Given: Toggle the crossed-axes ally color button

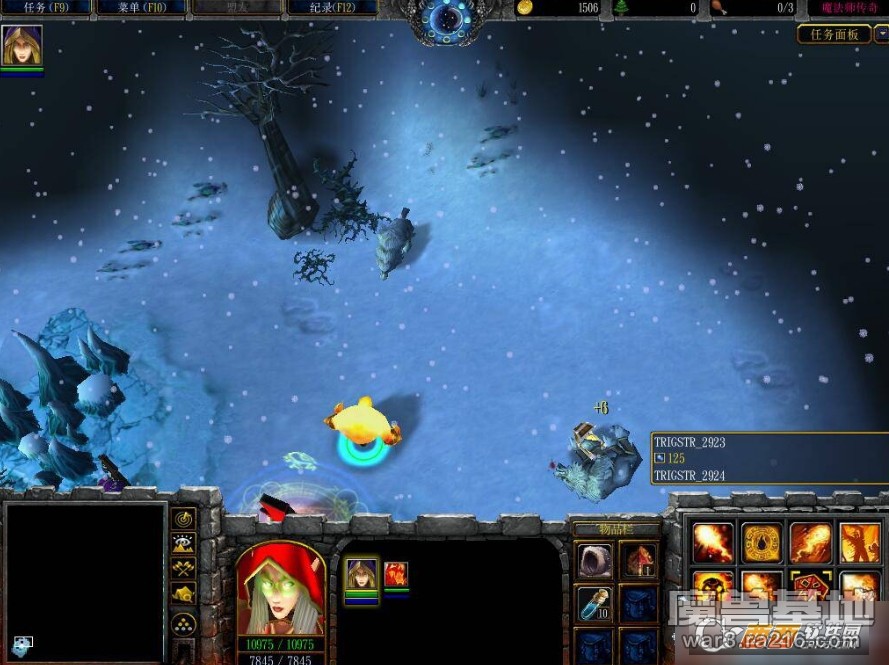Looking at the screenshot, I should tap(184, 570).
